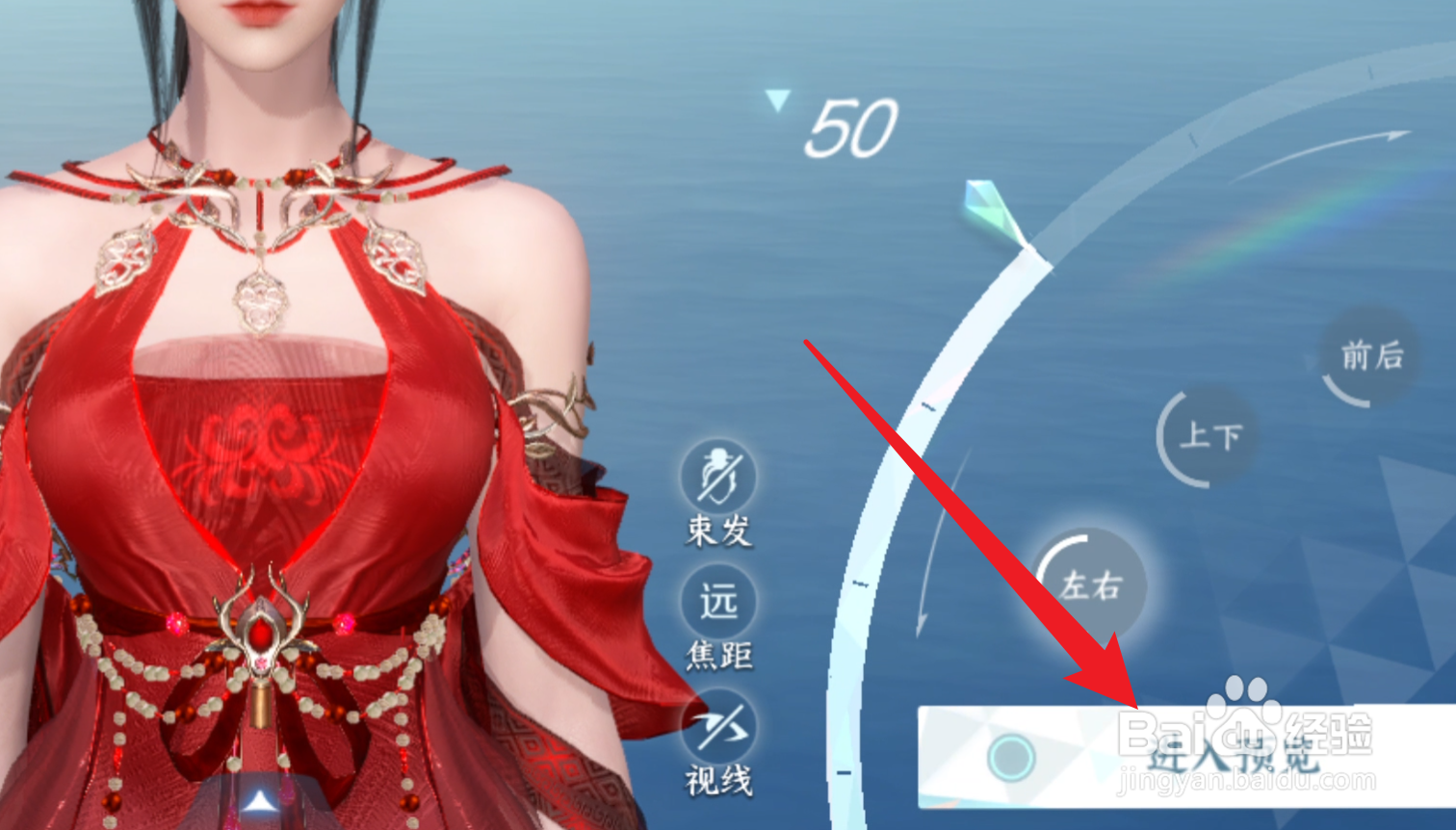Image resolution: width=1456 pixels, height=830 pixels.
Task: Click the value 50 readout
Action: [x=851, y=128]
